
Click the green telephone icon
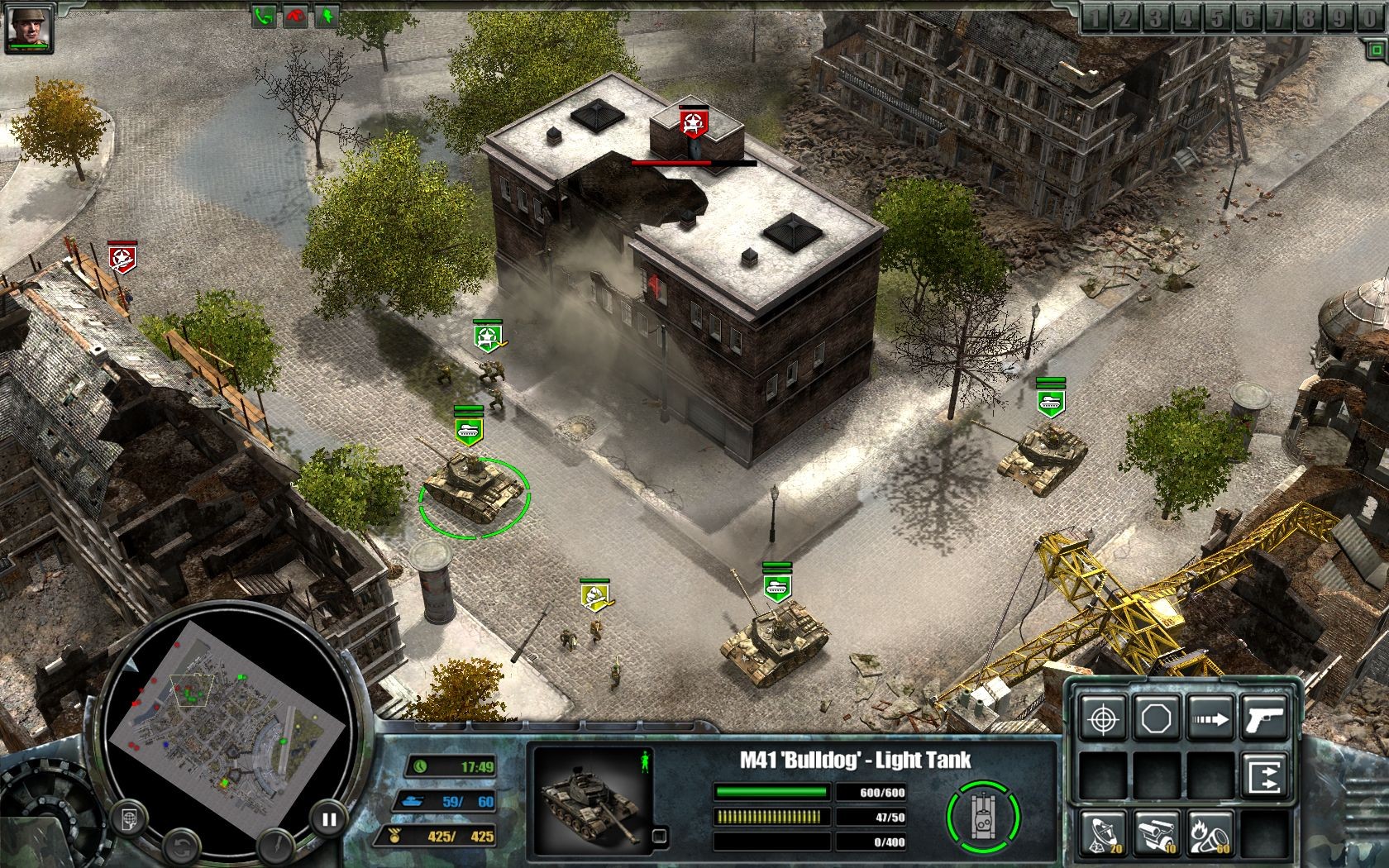click(x=264, y=16)
